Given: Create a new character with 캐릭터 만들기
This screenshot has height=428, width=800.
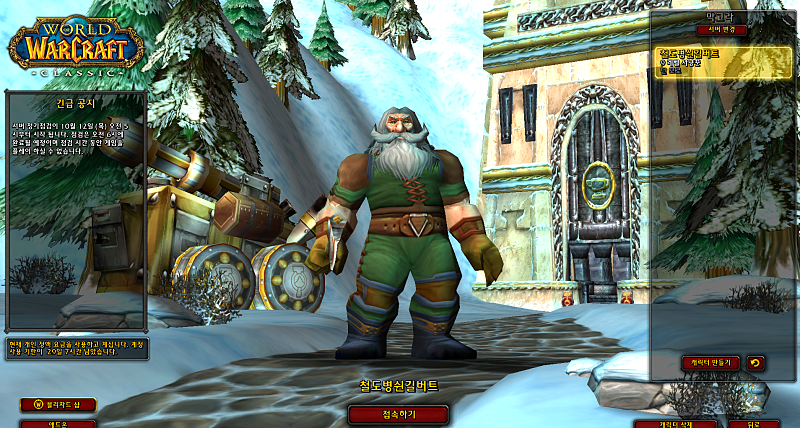Looking at the screenshot, I should point(708,362).
